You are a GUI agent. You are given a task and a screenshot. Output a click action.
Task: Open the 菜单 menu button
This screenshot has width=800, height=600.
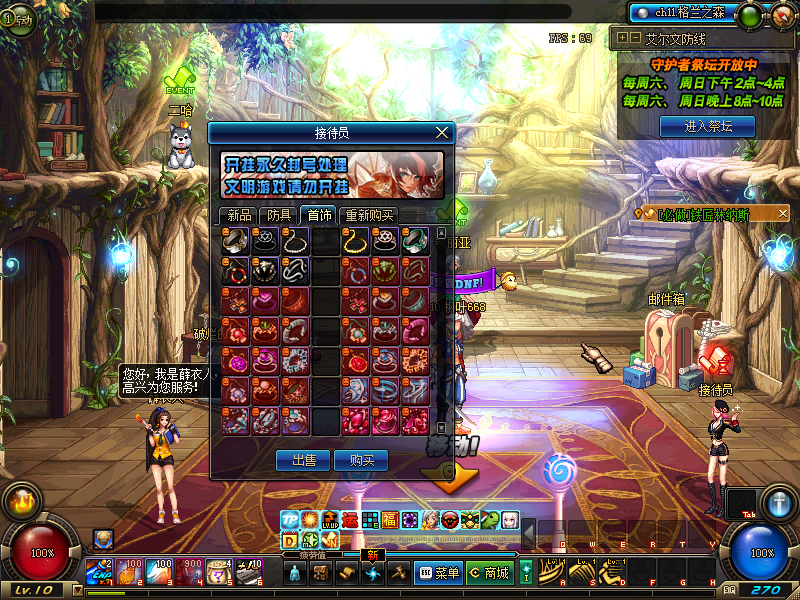(438, 573)
